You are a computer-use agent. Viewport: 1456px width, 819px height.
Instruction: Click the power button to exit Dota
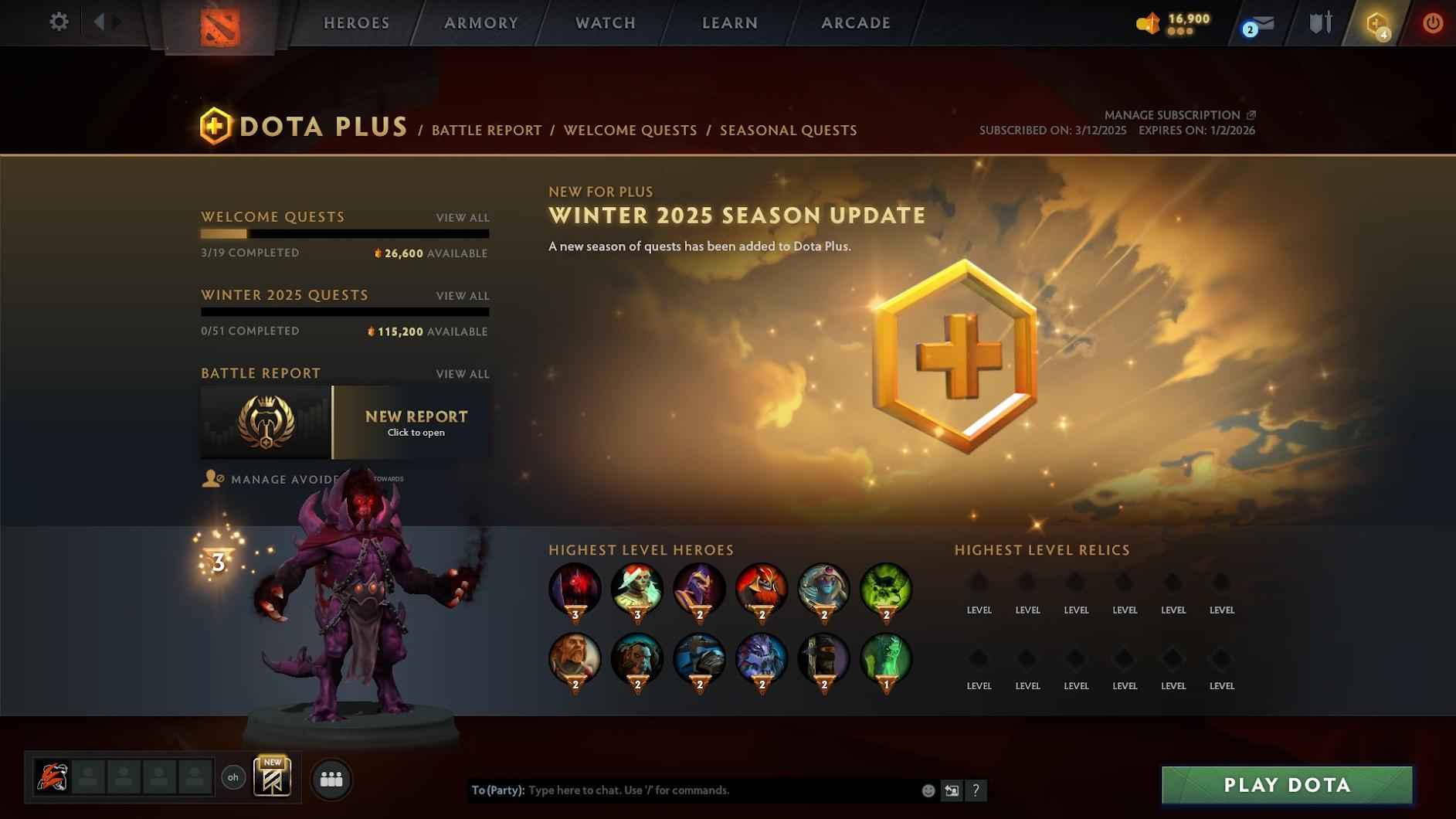[1432, 23]
